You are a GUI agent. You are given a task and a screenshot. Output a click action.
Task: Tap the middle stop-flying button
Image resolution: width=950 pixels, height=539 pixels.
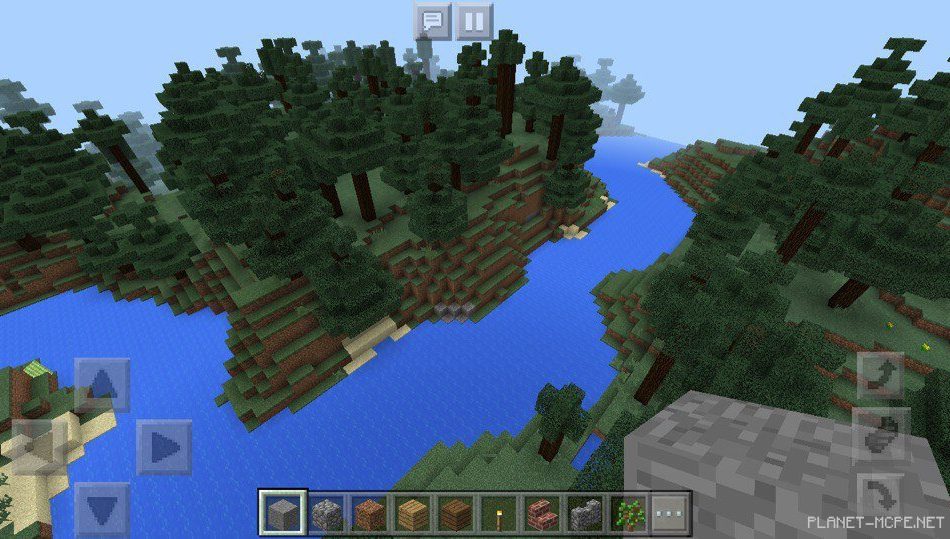click(x=880, y=434)
